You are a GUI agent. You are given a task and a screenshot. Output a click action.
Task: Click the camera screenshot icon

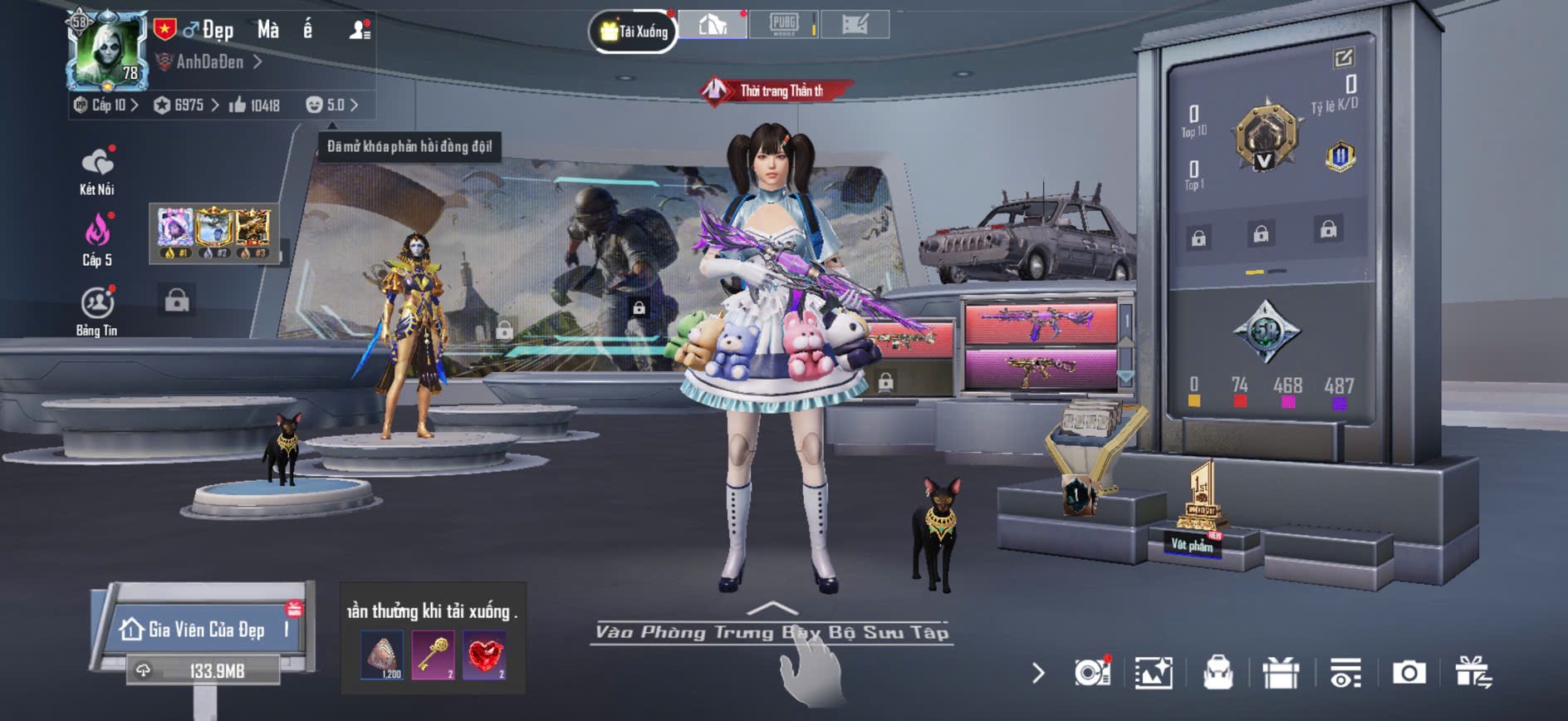(x=1409, y=673)
